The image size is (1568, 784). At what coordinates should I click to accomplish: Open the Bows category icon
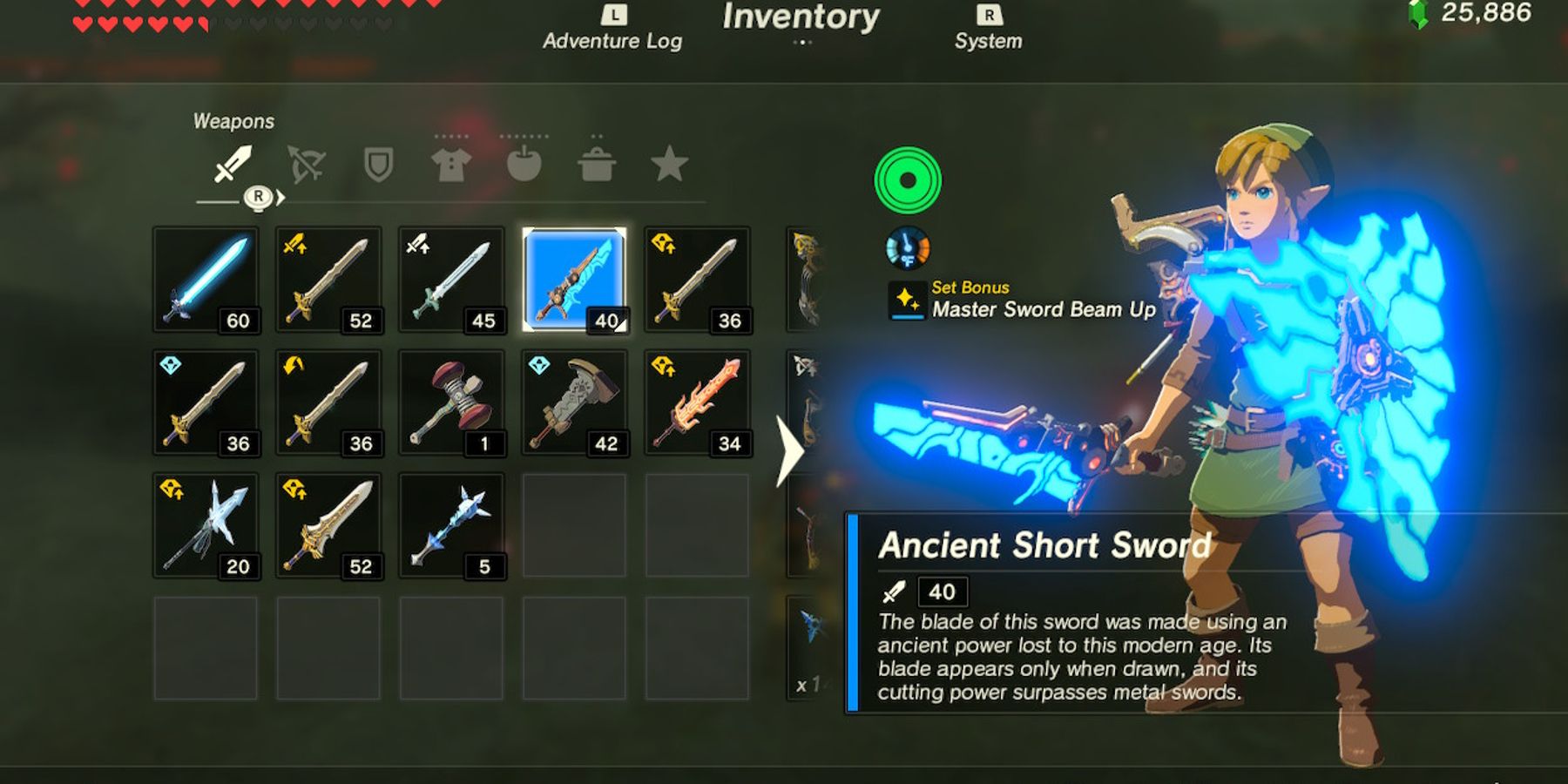(x=307, y=162)
